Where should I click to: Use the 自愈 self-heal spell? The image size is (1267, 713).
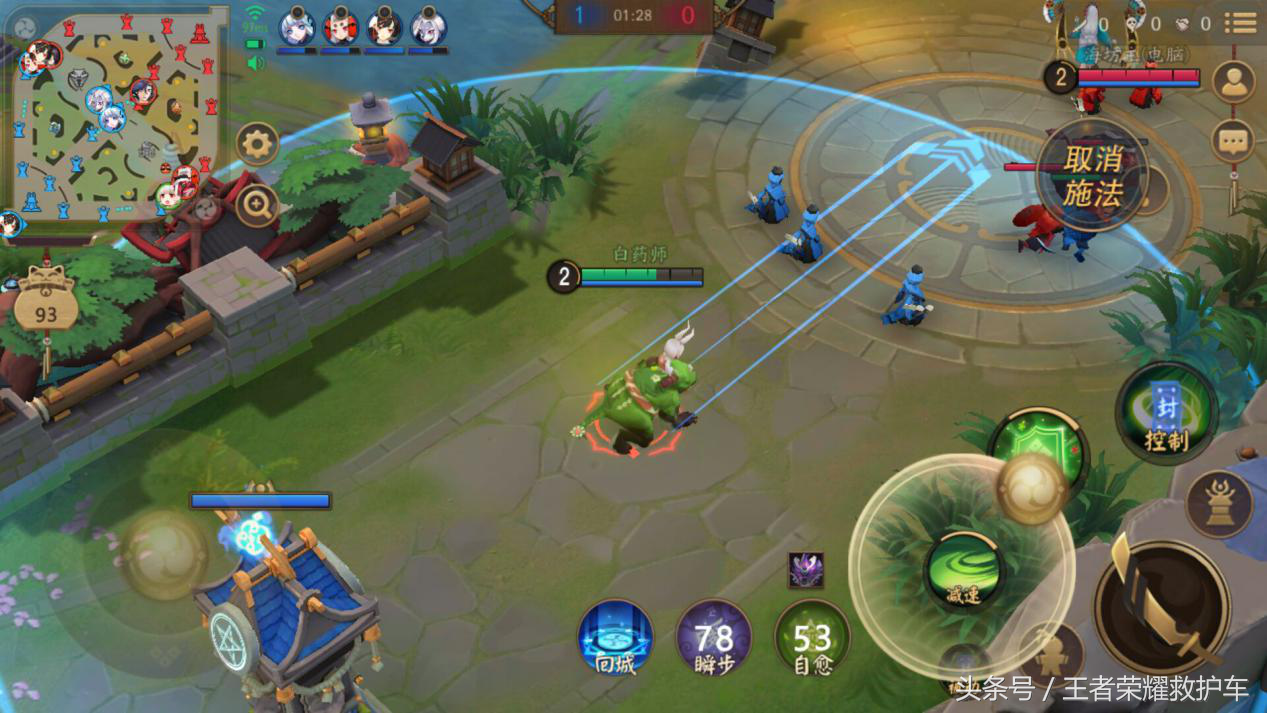coord(812,637)
